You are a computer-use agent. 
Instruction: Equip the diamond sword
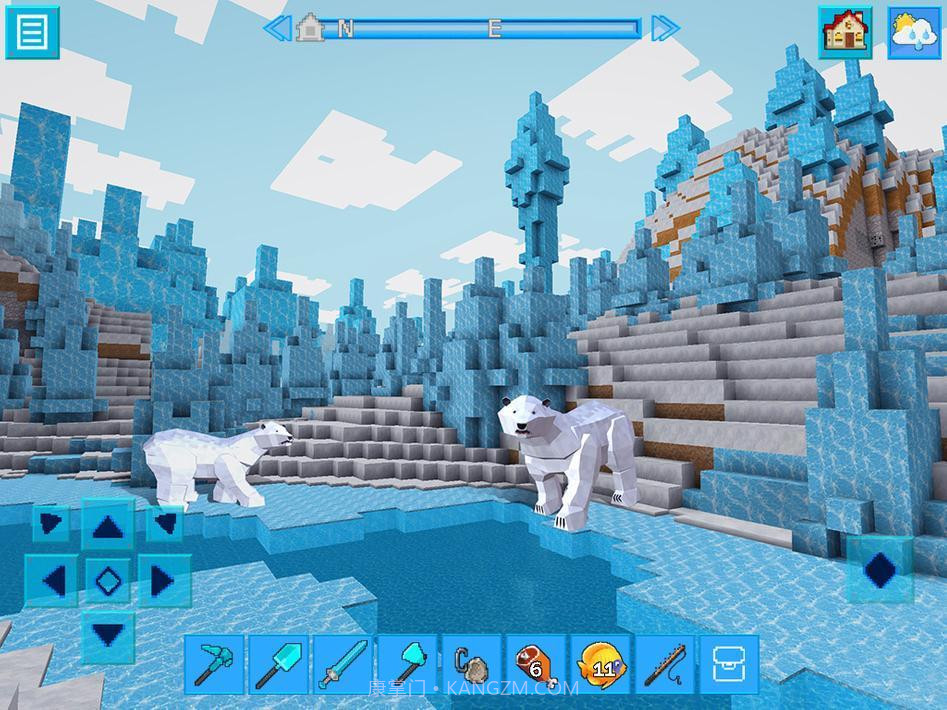[342, 664]
